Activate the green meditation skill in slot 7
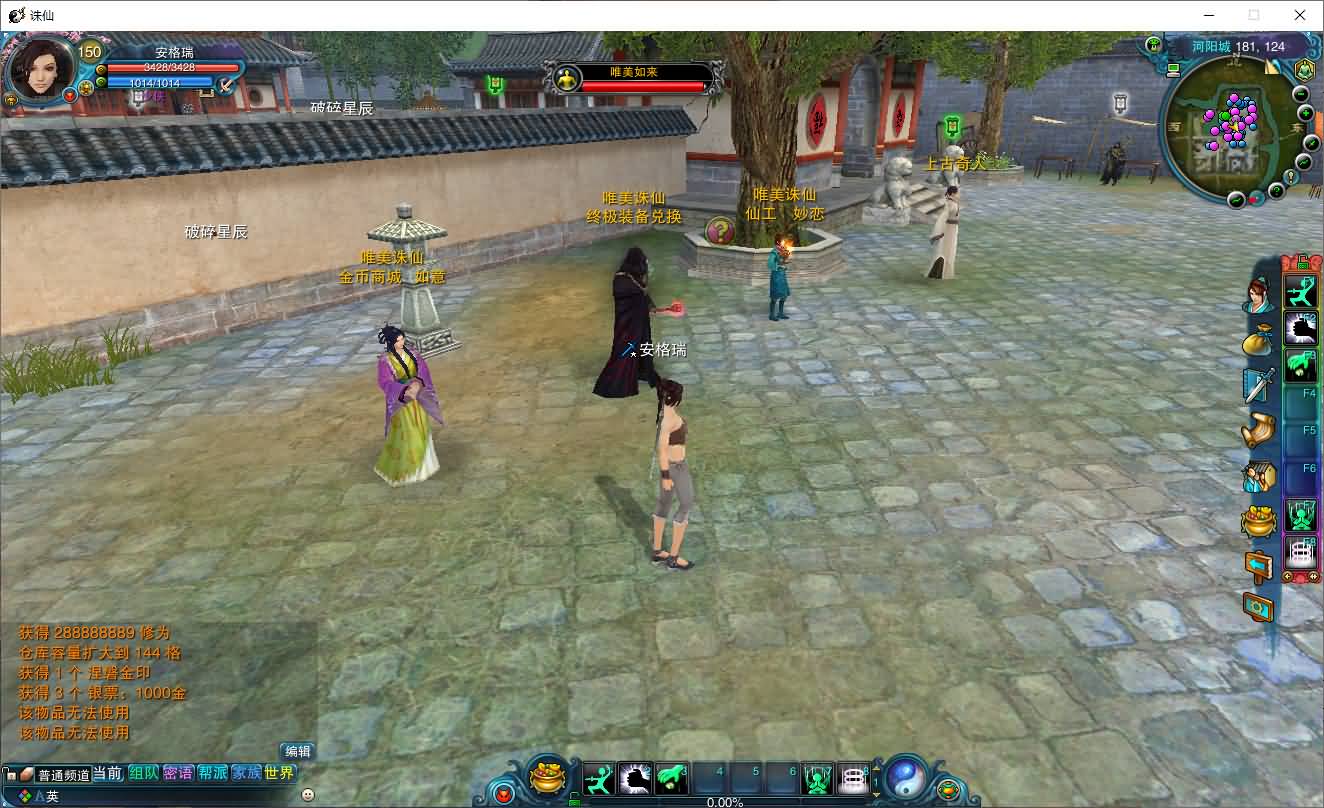The image size is (1324, 808). pyautogui.click(x=817, y=778)
